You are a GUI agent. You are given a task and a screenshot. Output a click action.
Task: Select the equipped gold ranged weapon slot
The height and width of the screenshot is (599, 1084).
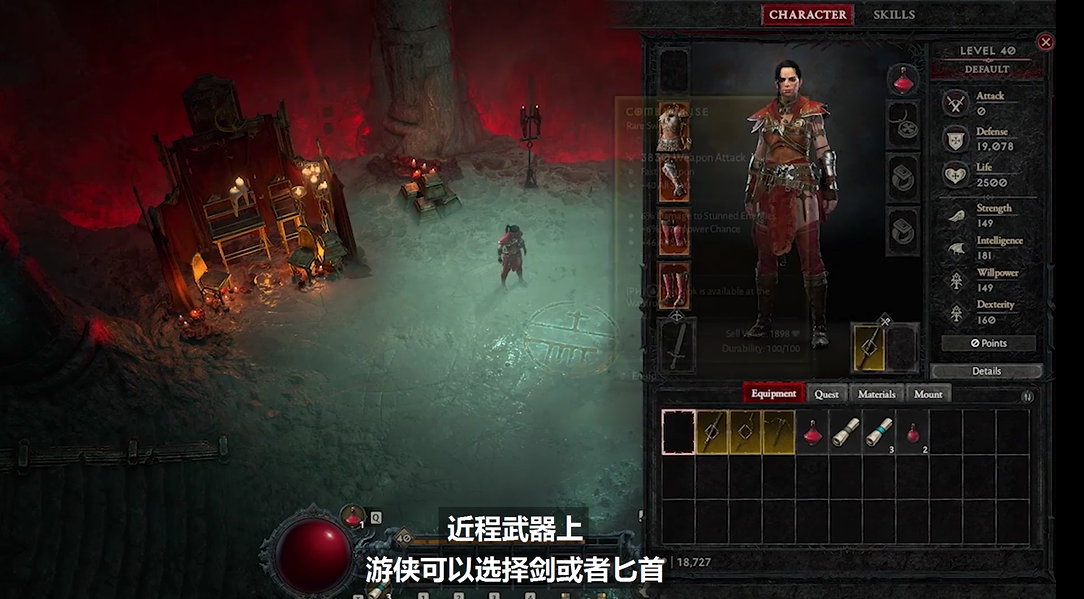point(867,346)
